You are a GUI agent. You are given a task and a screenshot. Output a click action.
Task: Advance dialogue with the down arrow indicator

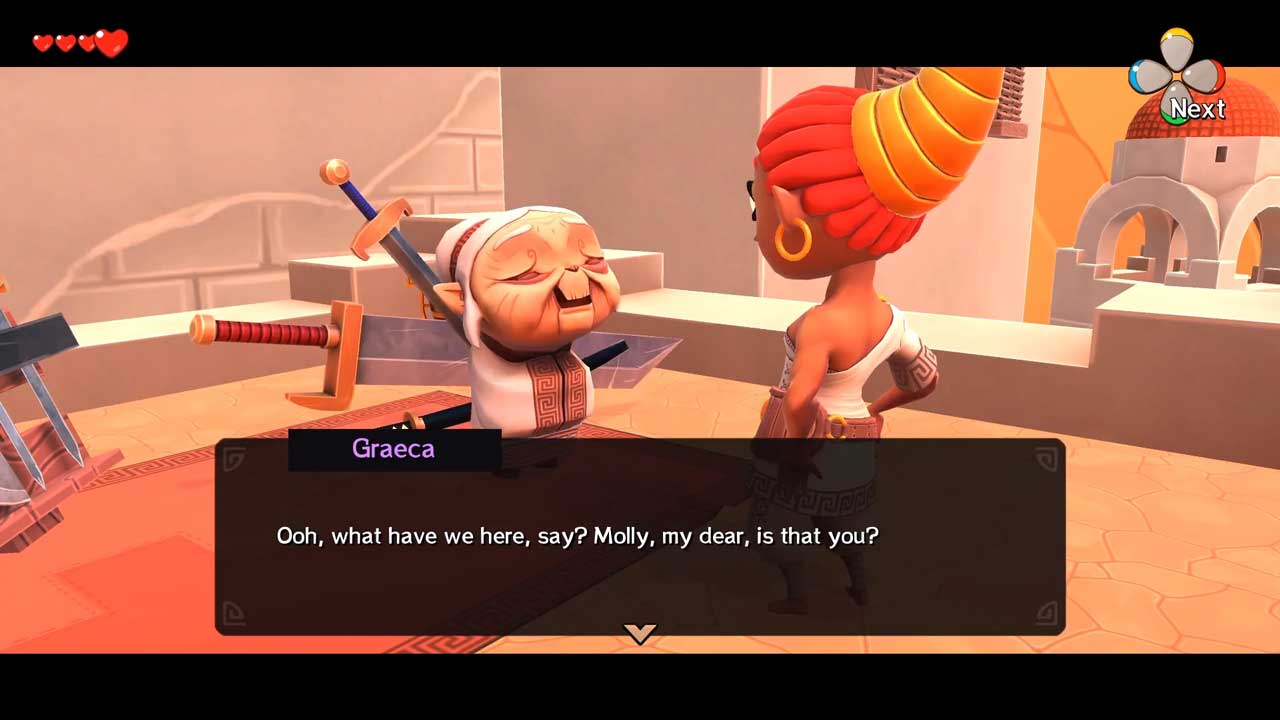coord(640,632)
